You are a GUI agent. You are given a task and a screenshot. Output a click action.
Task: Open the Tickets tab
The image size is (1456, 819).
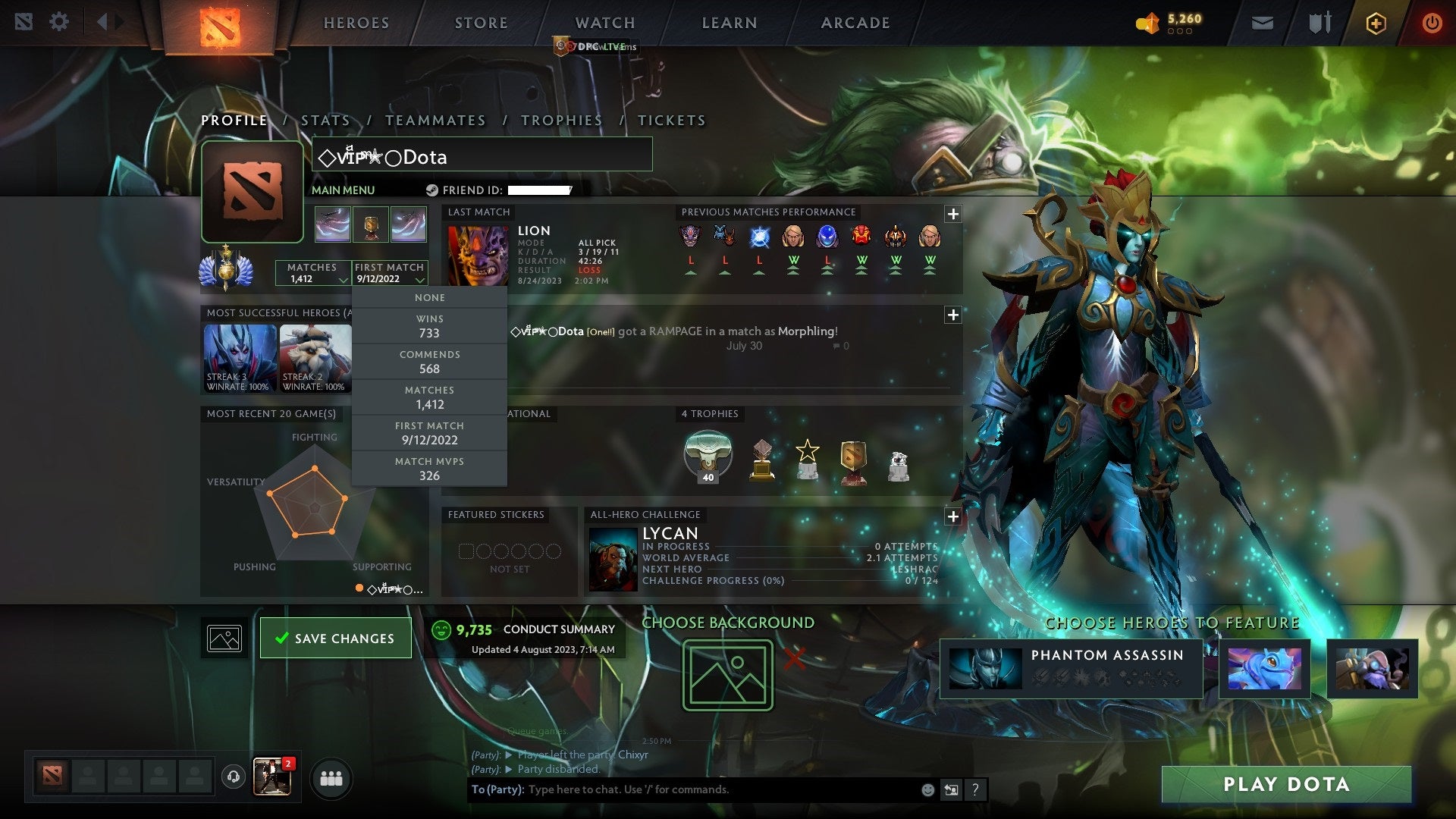(x=671, y=121)
